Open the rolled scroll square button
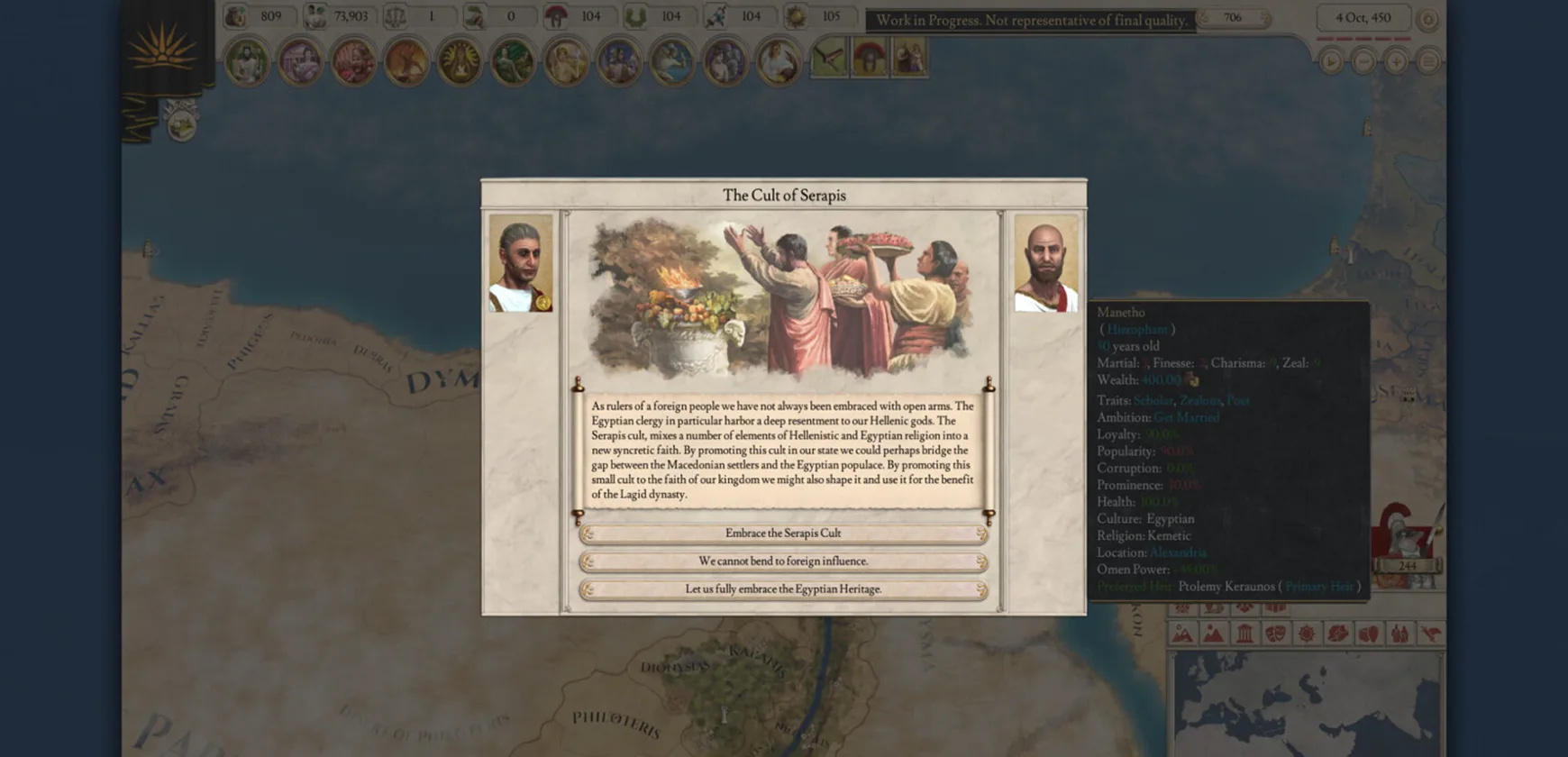Image resolution: width=1568 pixels, height=757 pixels. click(829, 59)
